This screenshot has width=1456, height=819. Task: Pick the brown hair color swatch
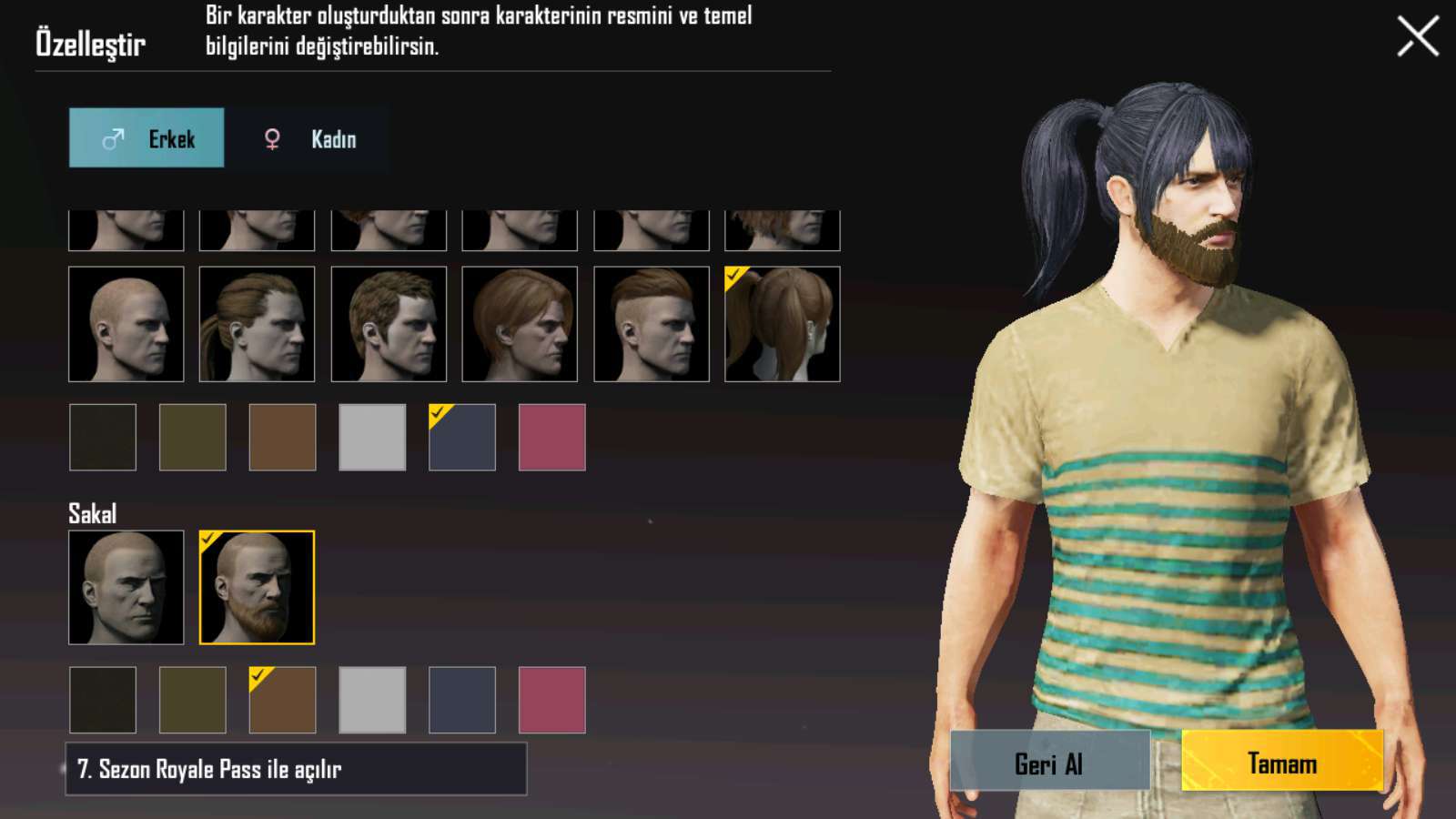tap(282, 438)
